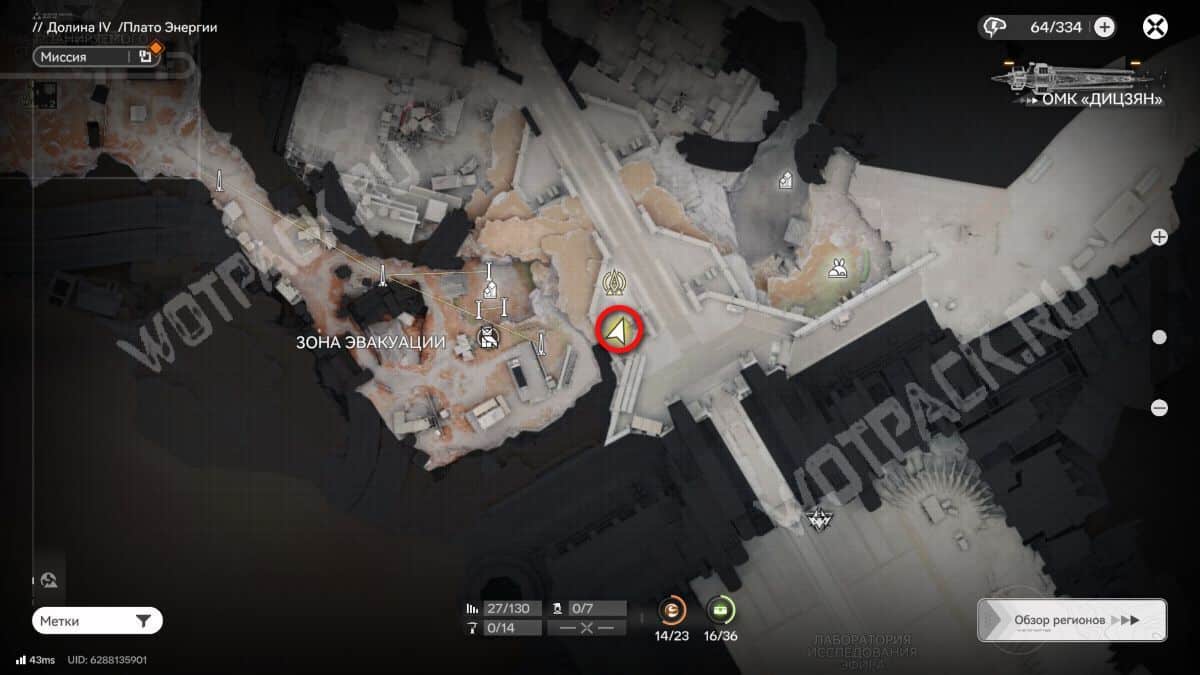Click the map zoom slider handle
This screenshot has width=1200, height=675.
[x=1159, y=337]
